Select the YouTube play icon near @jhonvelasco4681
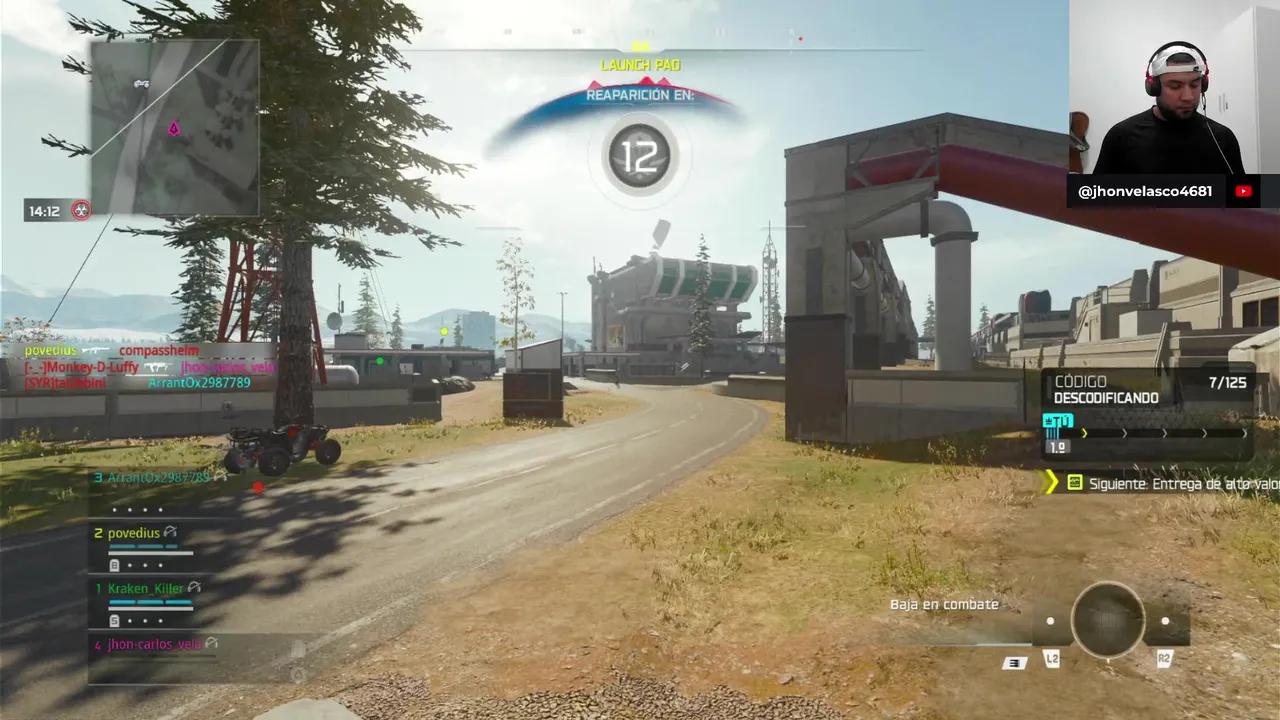Viewport: 1280px width, 720px height. [x=1243, y=190]
